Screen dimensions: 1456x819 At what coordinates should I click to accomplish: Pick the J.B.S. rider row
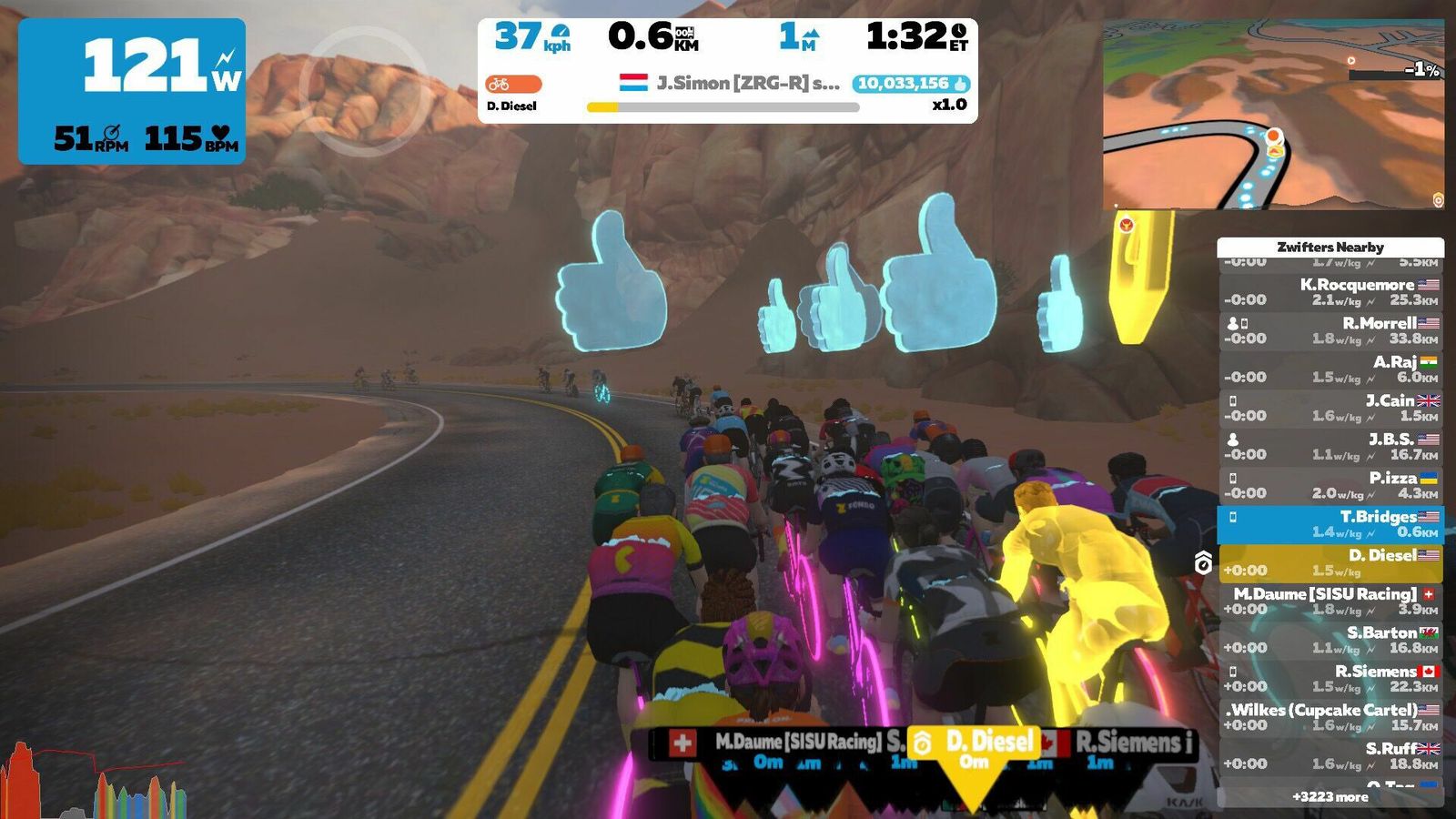[1330, 447]
